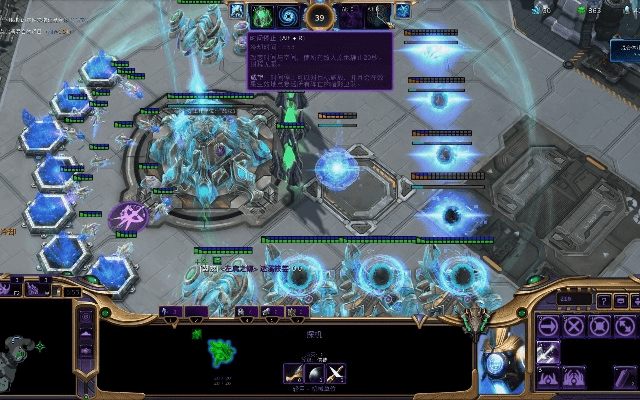Select the probe wireframe in the info panel

[x=221, y=352]
